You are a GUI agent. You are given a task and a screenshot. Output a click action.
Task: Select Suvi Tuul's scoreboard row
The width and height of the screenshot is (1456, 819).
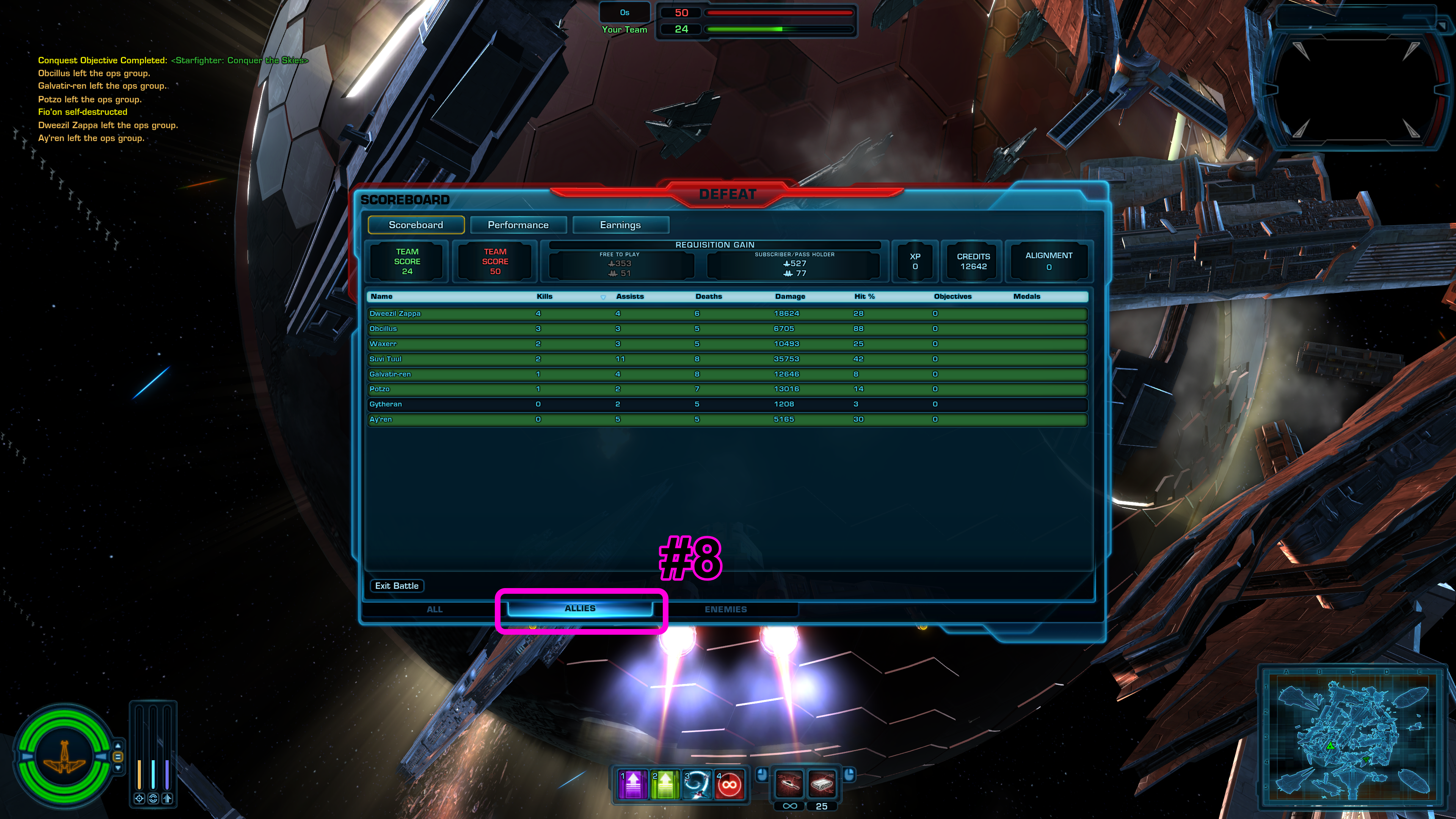click(x=727, y=359)
